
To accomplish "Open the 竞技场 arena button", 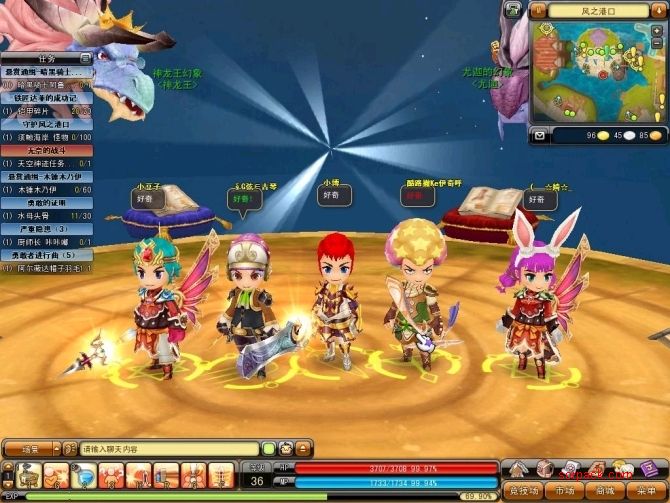I will 521,491.
